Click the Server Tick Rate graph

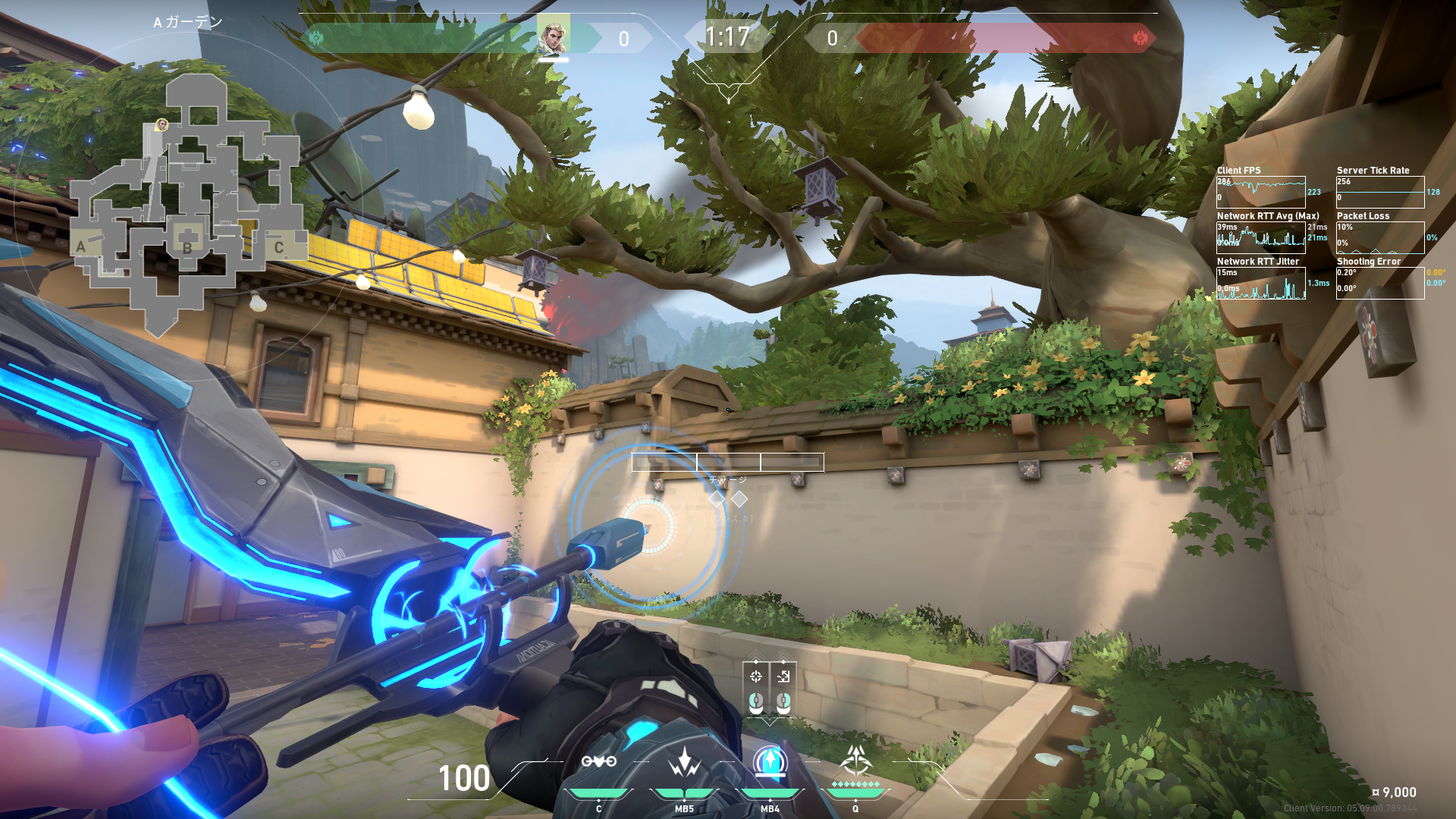(x=1379, y=192)
